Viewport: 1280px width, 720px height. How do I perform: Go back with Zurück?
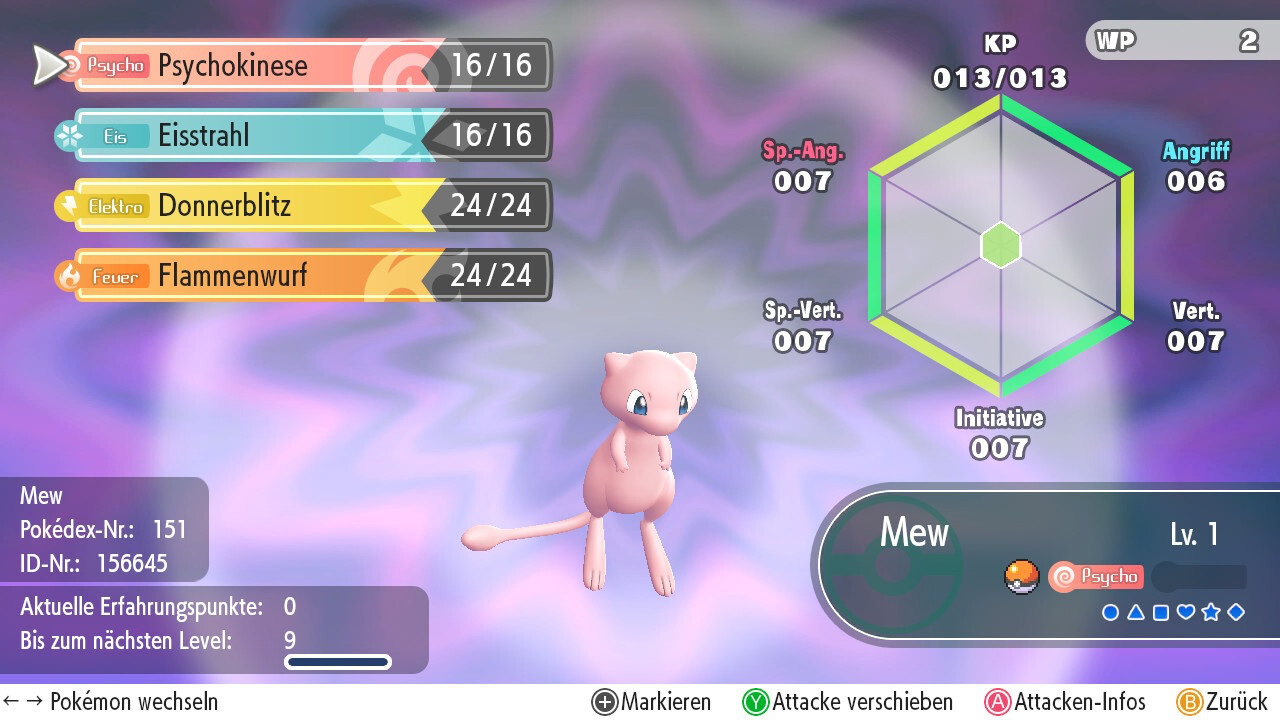click(1222, 702)
